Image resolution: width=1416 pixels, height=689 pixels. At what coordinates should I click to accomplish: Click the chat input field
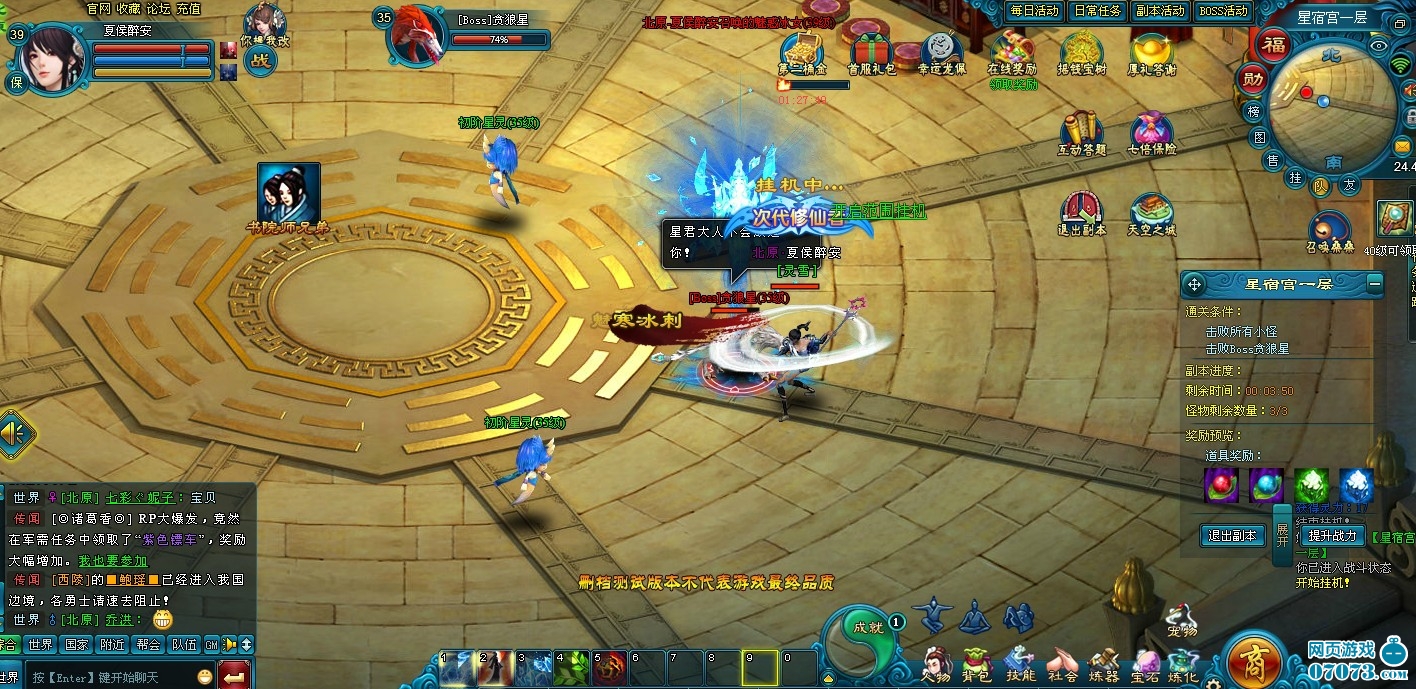[x=110, y=677]
